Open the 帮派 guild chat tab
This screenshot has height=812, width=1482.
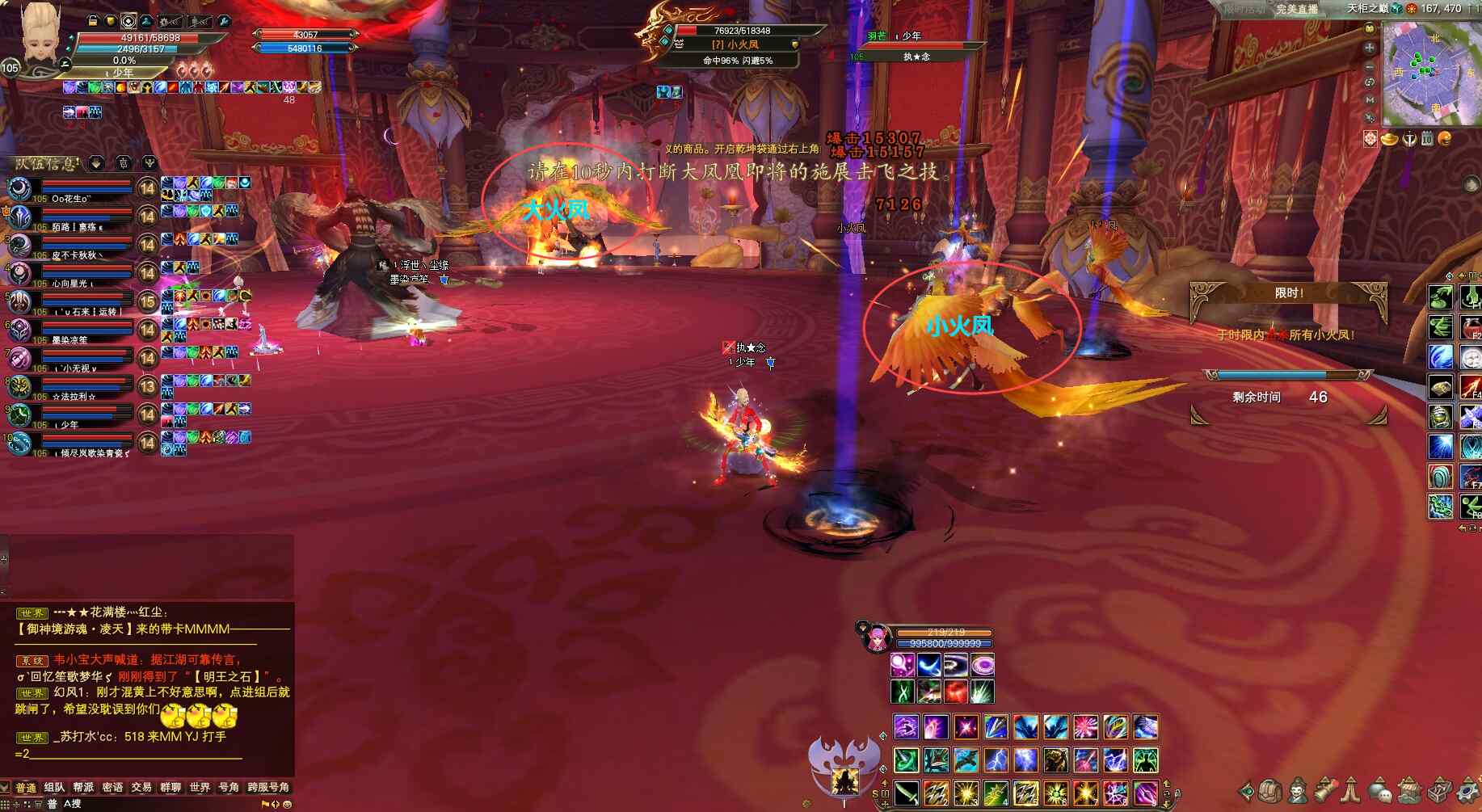pyautogui.click(x=83, y=787)
